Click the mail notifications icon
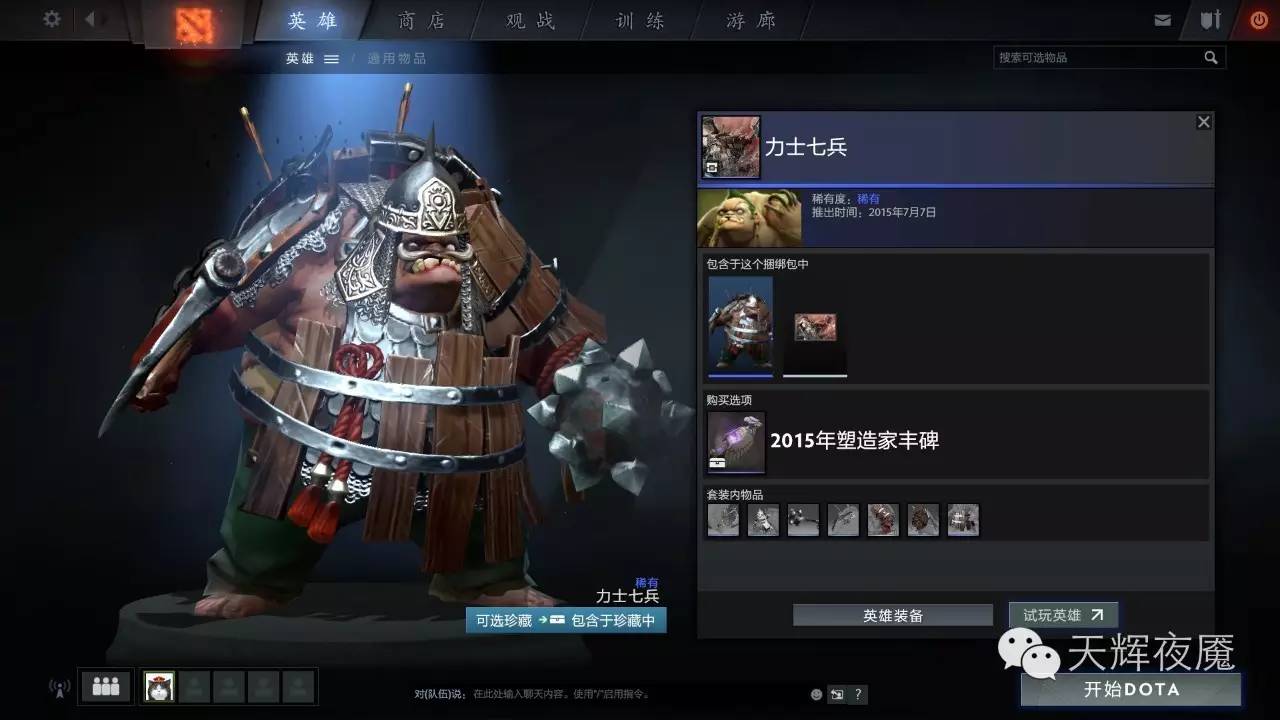The image size is (1280, 720). click(1162, 18)
